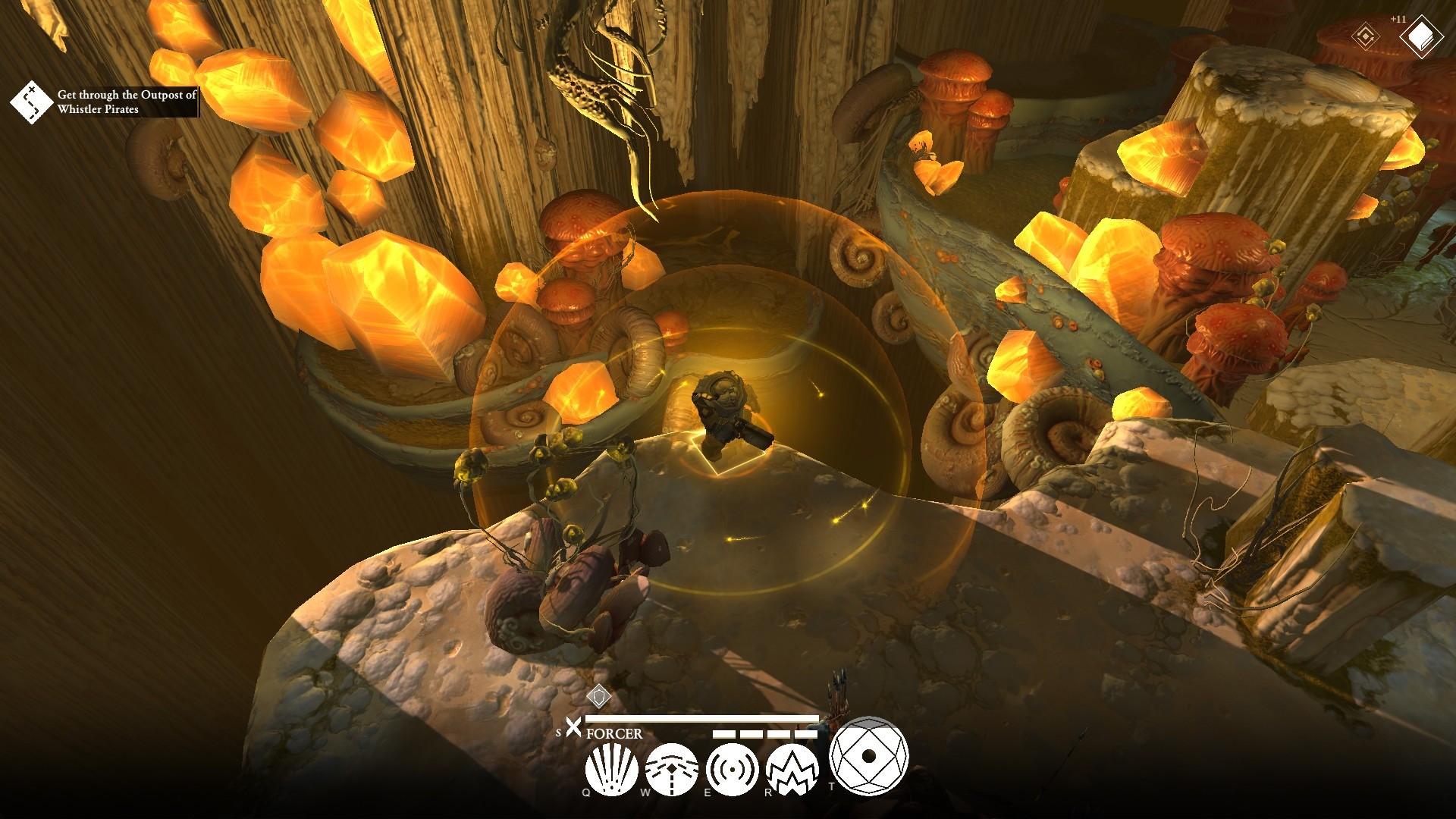Click the Get through the Outpost text
The height and width of the screenshot is (819, 1456).
pyautogui.click(x=125, y=96)
